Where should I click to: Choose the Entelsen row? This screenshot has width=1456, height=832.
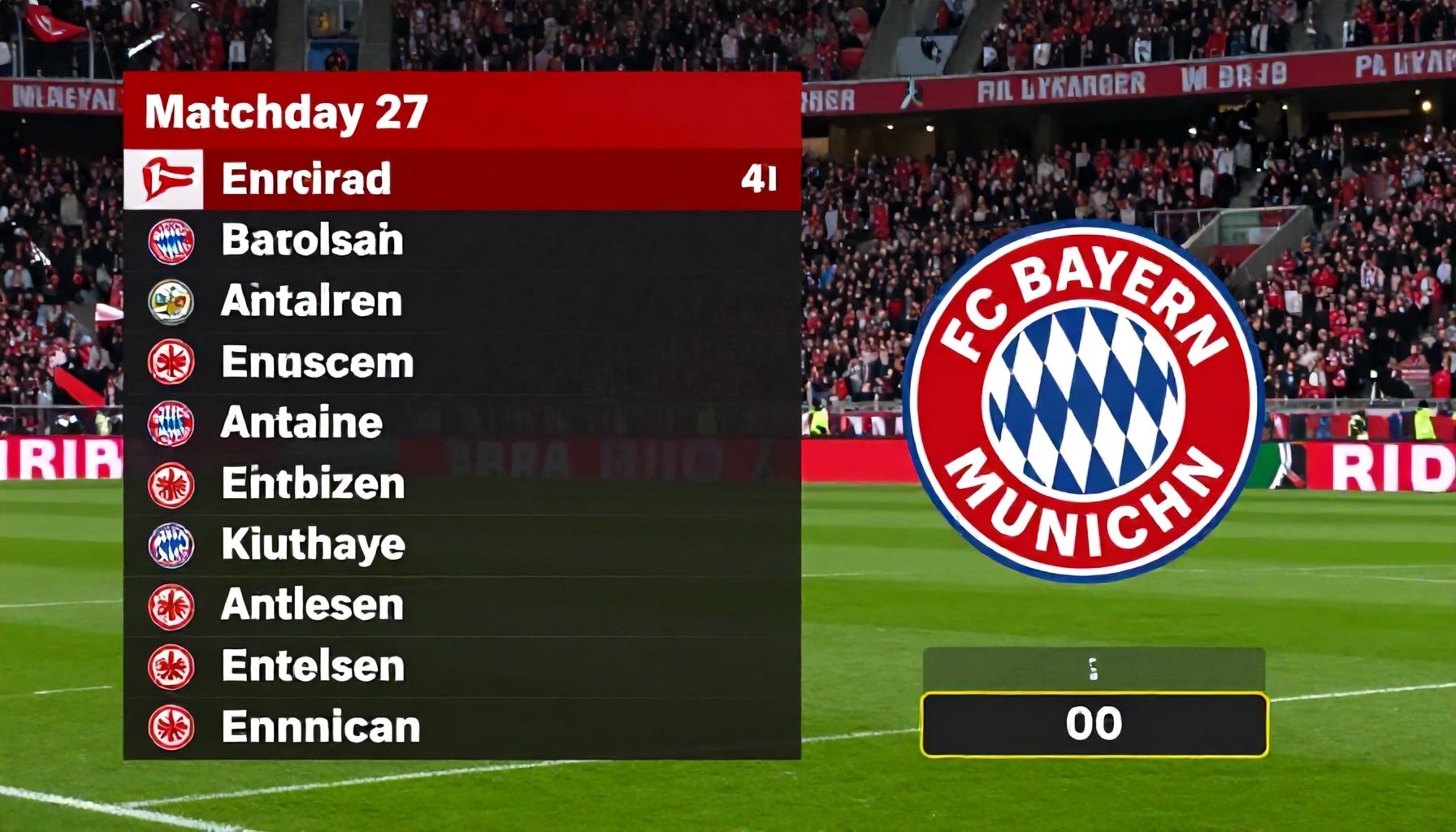[461, 666]
